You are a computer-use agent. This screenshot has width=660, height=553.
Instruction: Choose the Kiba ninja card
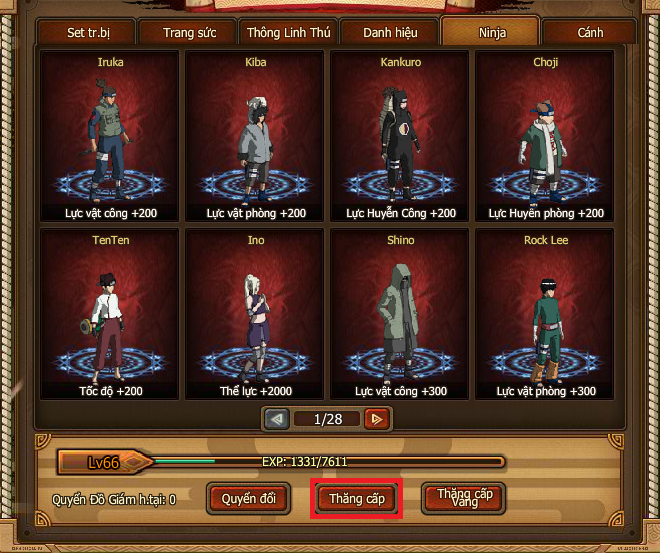tap(255, 137)
